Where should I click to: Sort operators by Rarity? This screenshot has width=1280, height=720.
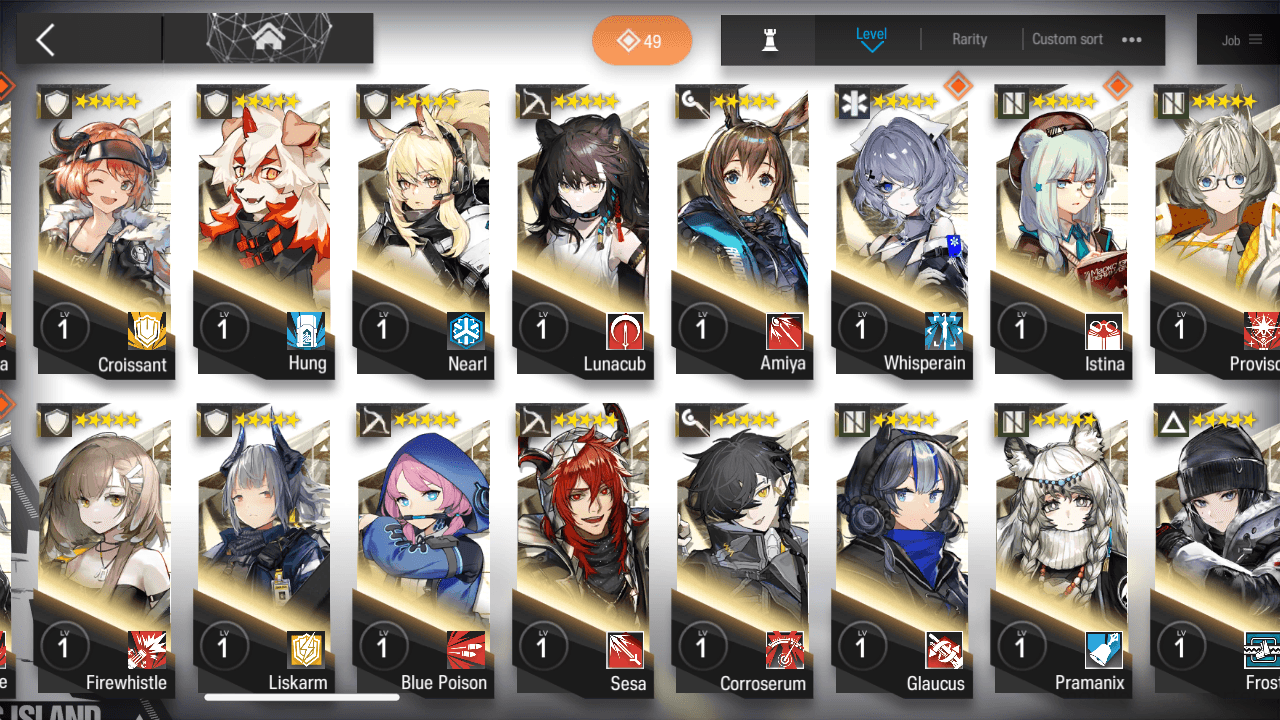pyautogui.click(x=969, y=40)
